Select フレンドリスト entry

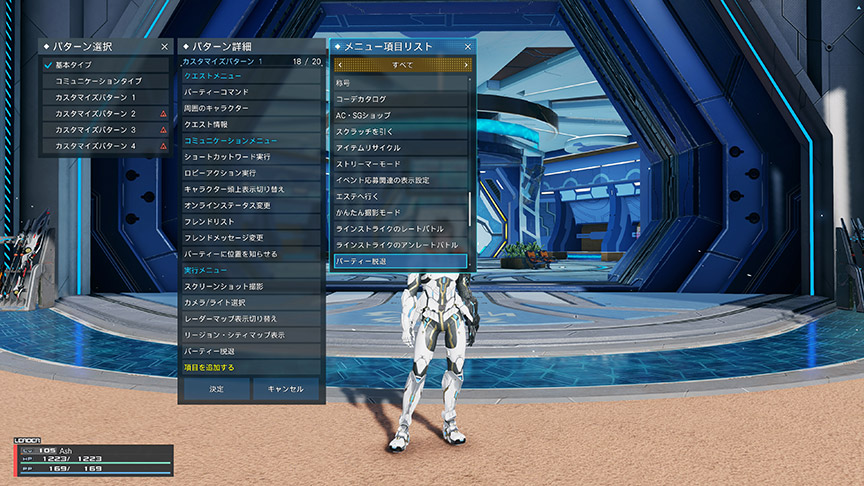(250, 221)
